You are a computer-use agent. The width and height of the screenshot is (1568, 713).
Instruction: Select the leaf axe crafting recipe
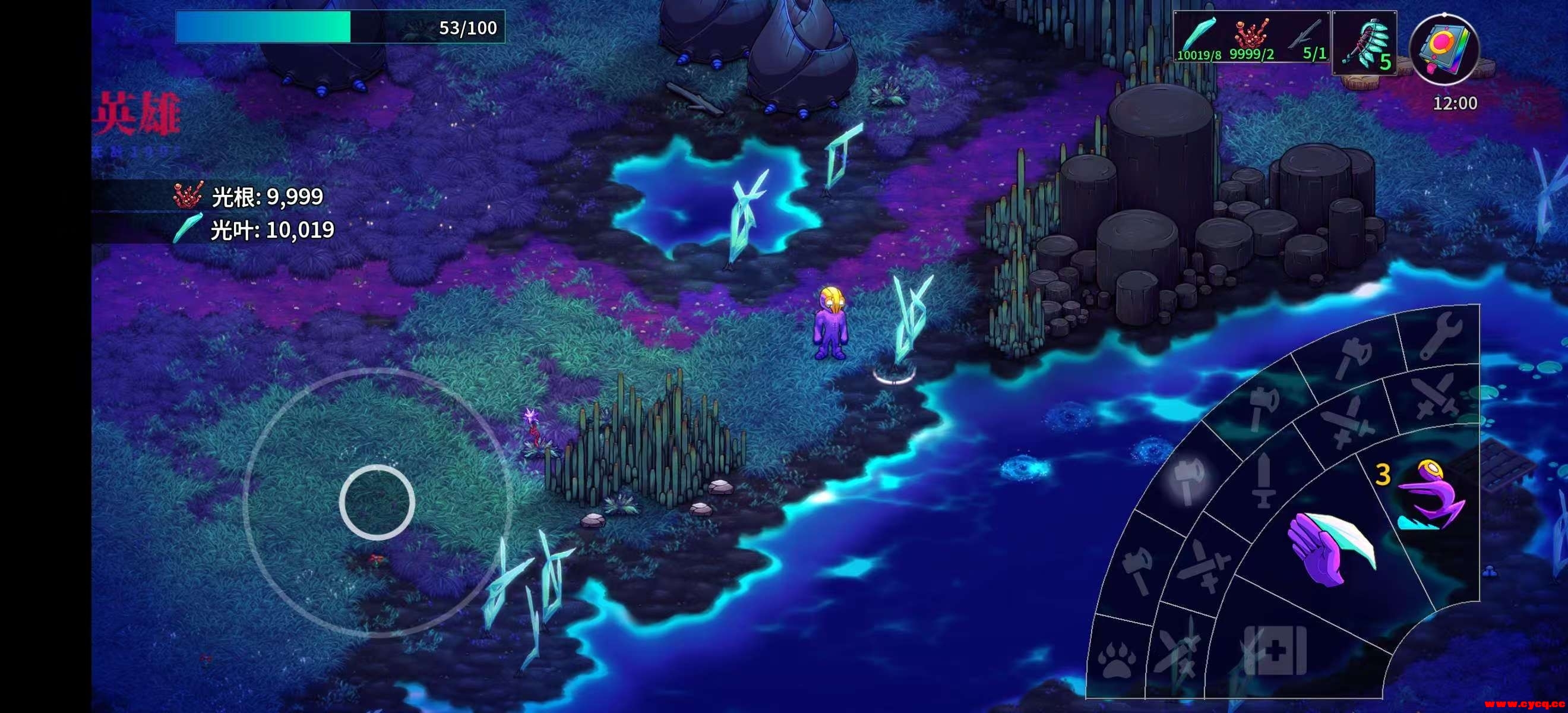[1365, 43]
